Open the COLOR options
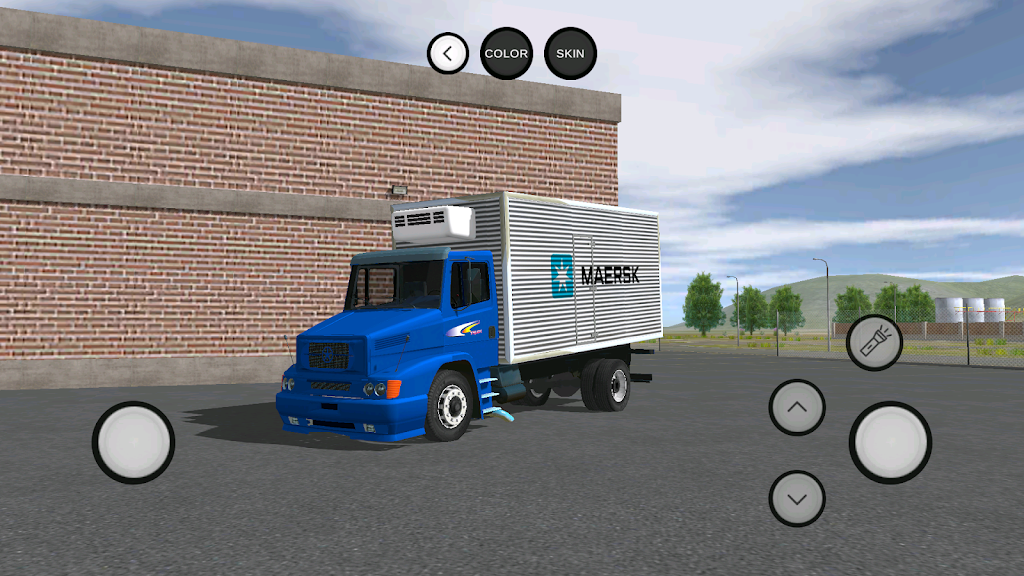 [506, 53]
